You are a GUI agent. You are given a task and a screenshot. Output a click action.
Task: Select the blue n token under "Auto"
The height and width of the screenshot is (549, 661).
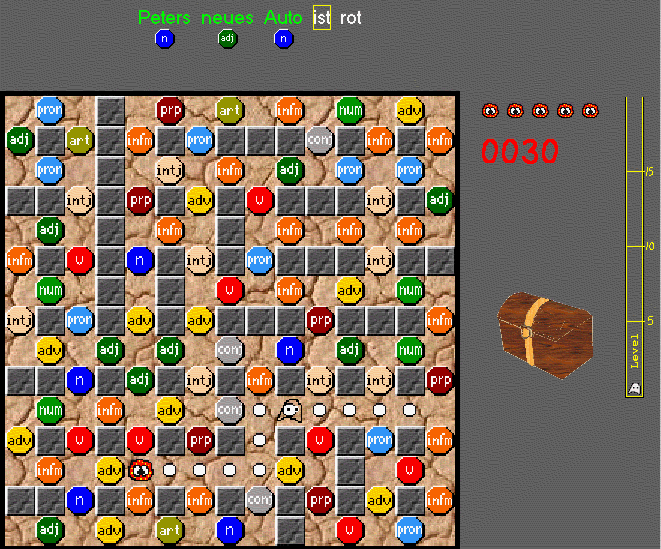[x=284, y=39]
